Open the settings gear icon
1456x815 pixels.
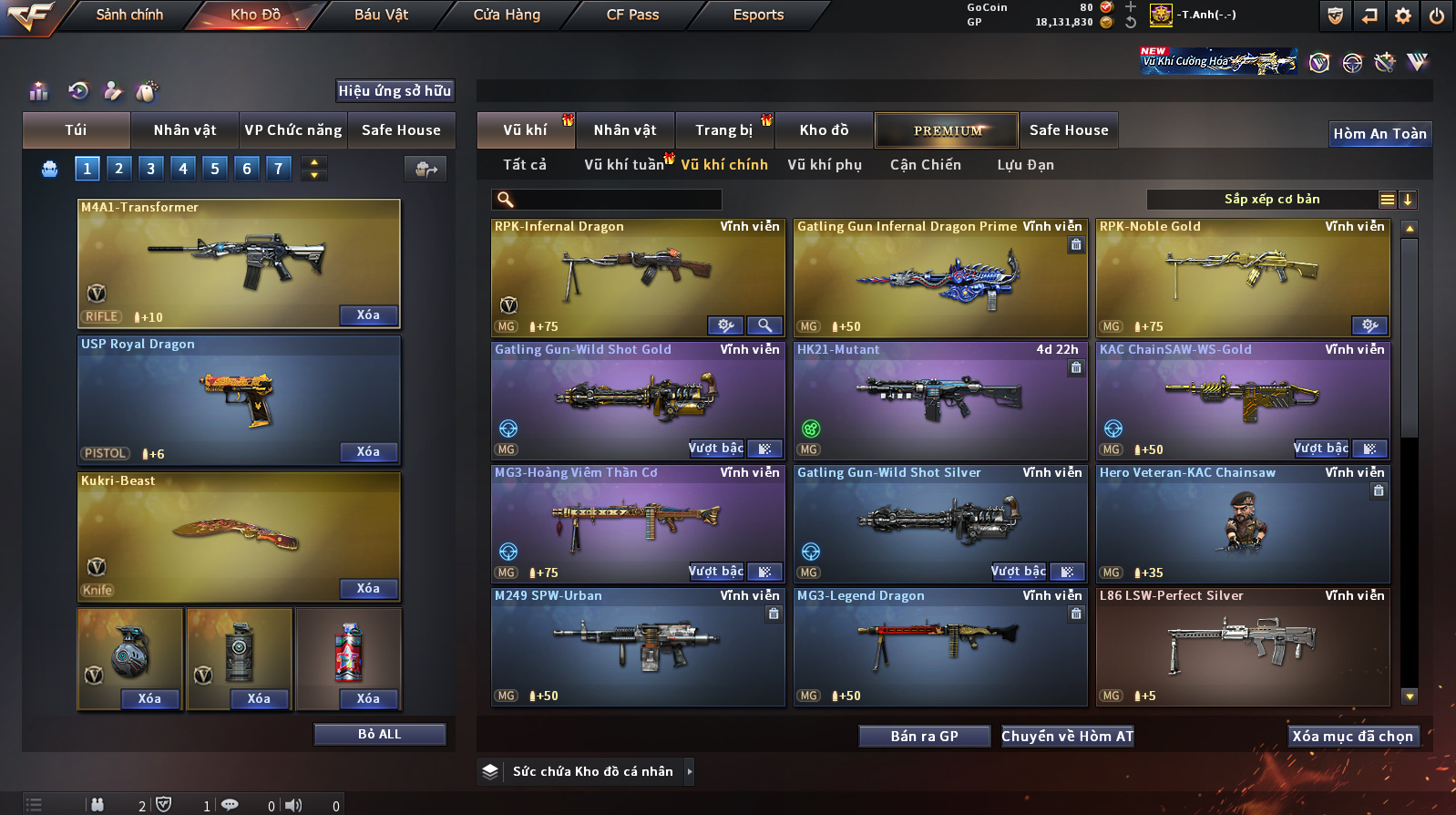(1403, 15)
